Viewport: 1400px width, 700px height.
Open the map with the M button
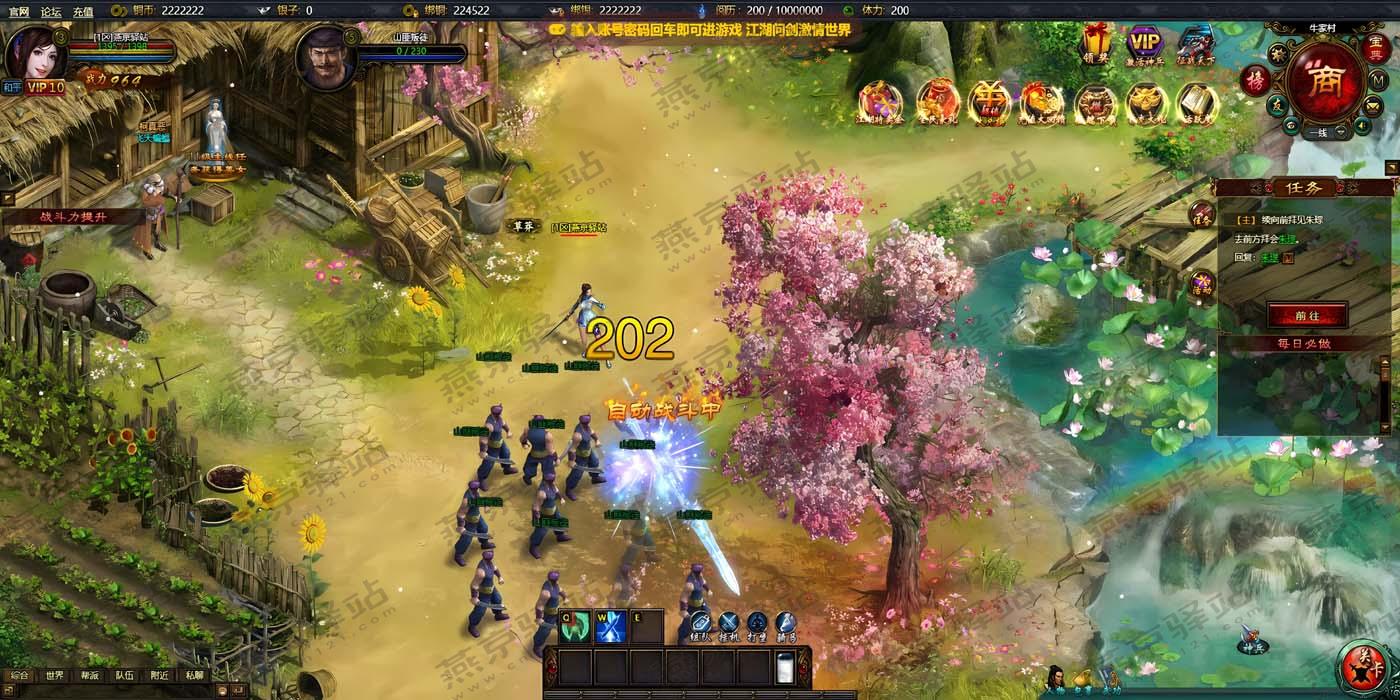click(1378, 80)
